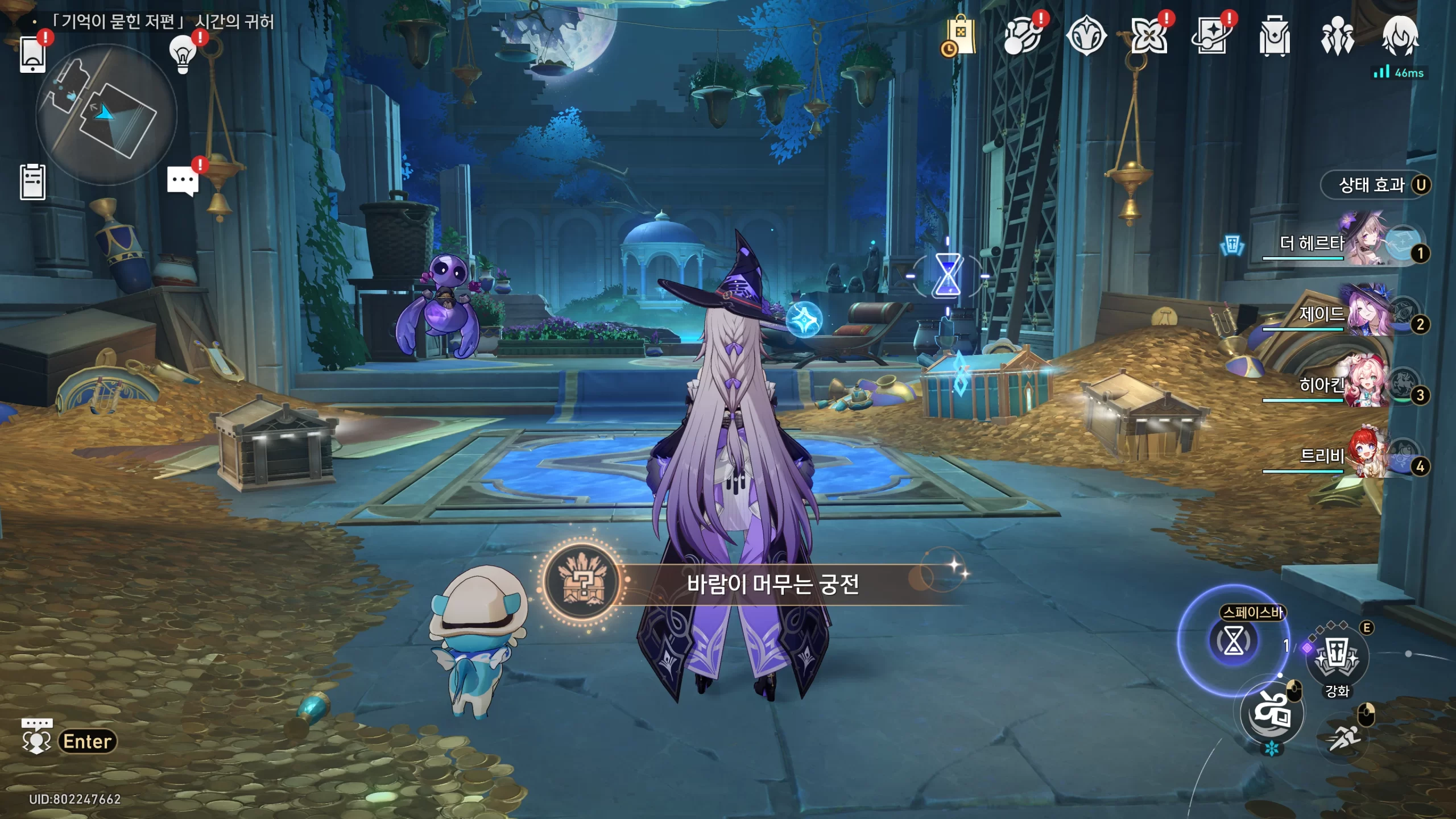Trigger the basic attack icon
Viewport: 1456px width, 819px height.
click(x=1272, y=712)
